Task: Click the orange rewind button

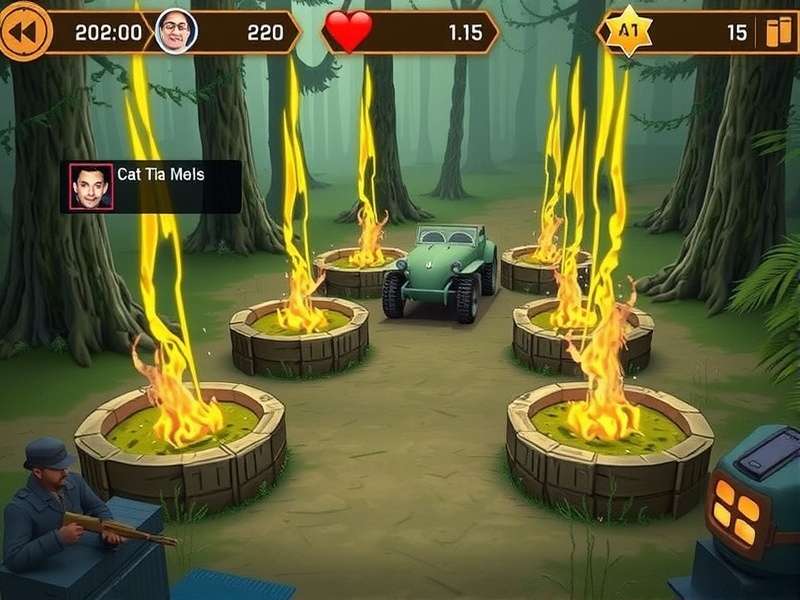Action: 24,30
